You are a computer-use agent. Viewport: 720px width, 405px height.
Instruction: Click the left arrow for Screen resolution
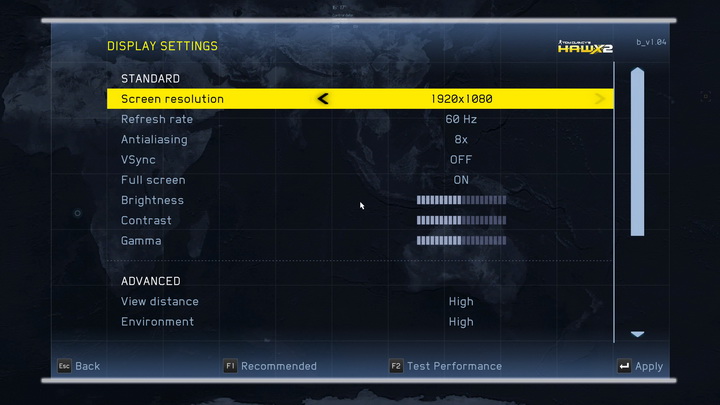(323, 99)
